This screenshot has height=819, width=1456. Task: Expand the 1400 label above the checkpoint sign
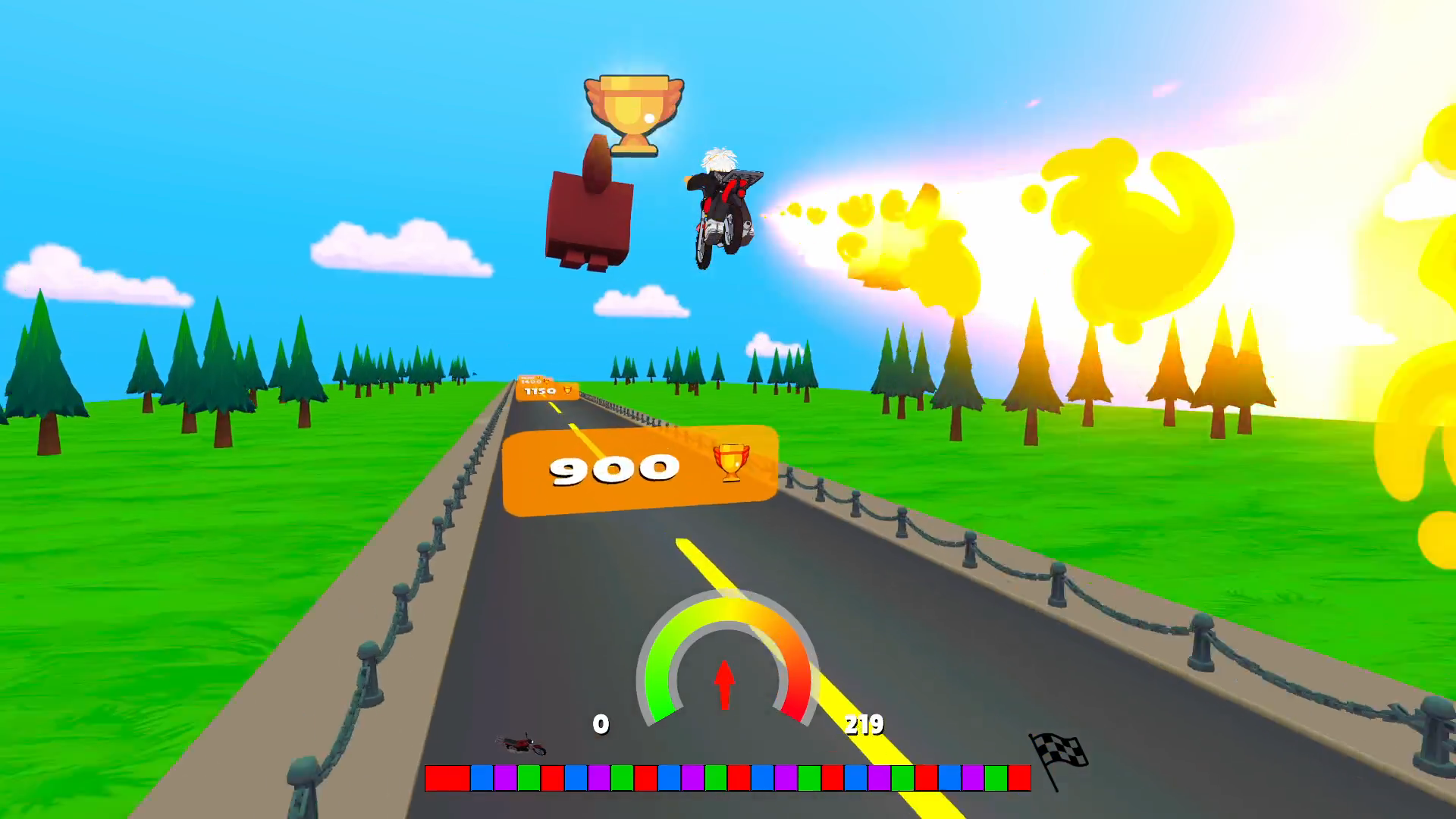coord(531,380)
